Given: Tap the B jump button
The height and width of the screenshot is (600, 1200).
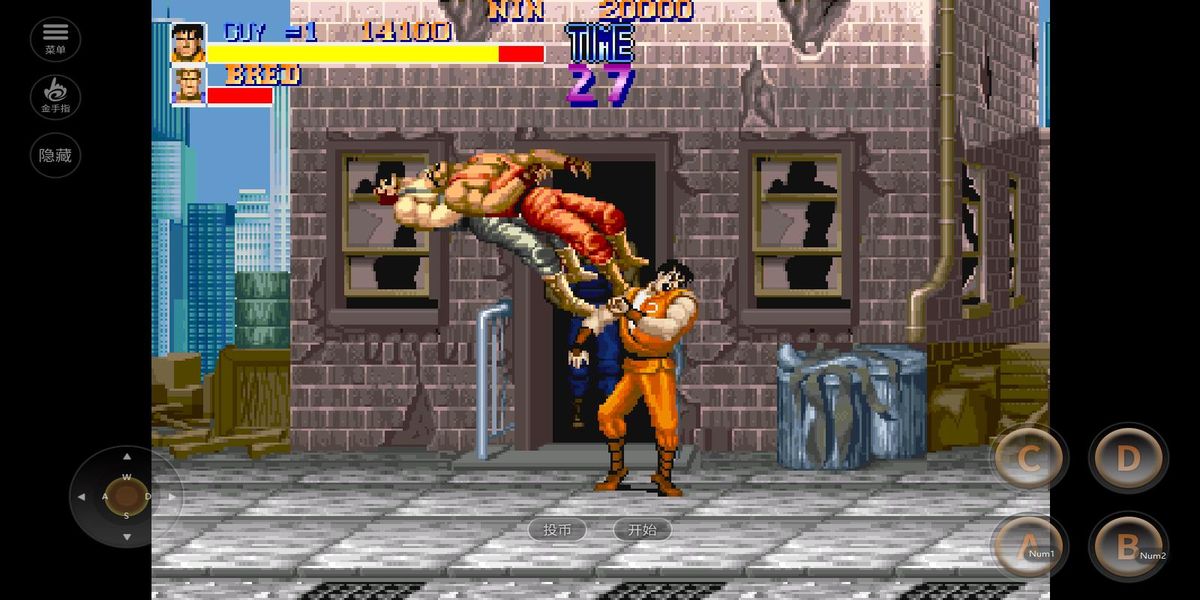Looking at the screenshot, I should click(x=1128, y=546).
